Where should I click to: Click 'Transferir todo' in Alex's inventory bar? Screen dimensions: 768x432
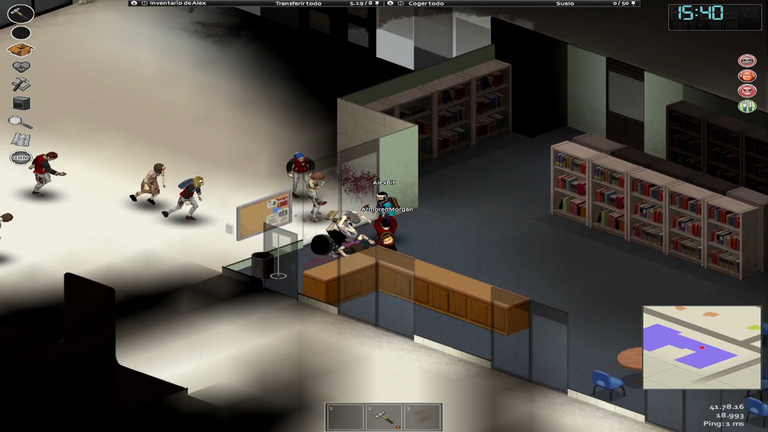tap(297, 4)
